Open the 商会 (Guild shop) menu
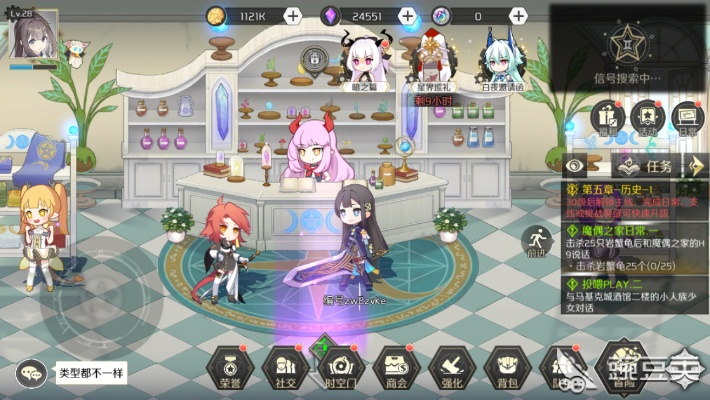710x400 pixels. coord(395,365)
